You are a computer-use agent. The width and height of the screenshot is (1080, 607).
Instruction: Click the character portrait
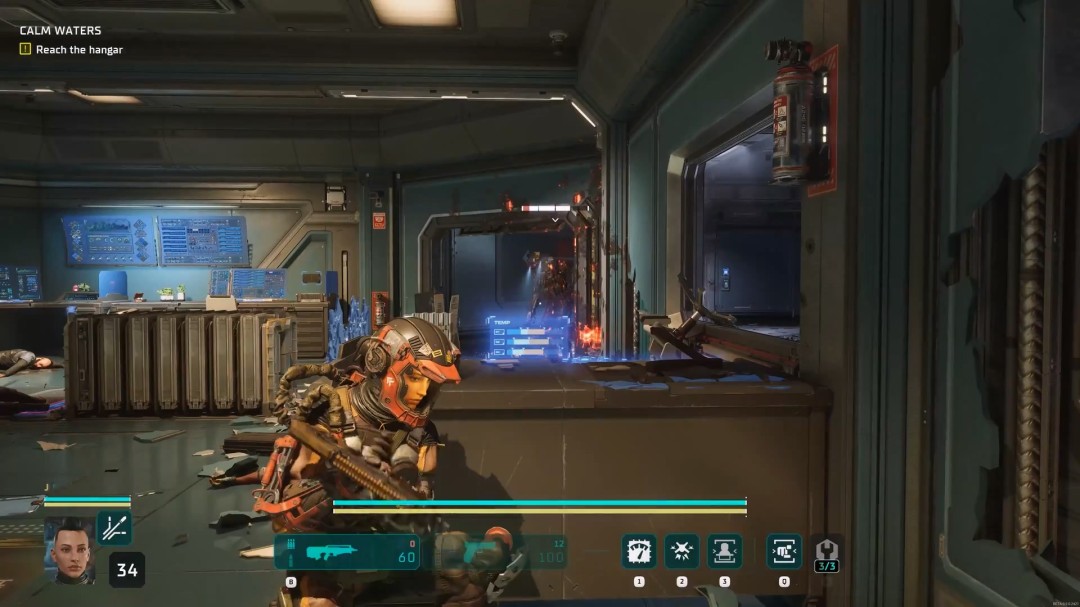click(x=69, y=550)
